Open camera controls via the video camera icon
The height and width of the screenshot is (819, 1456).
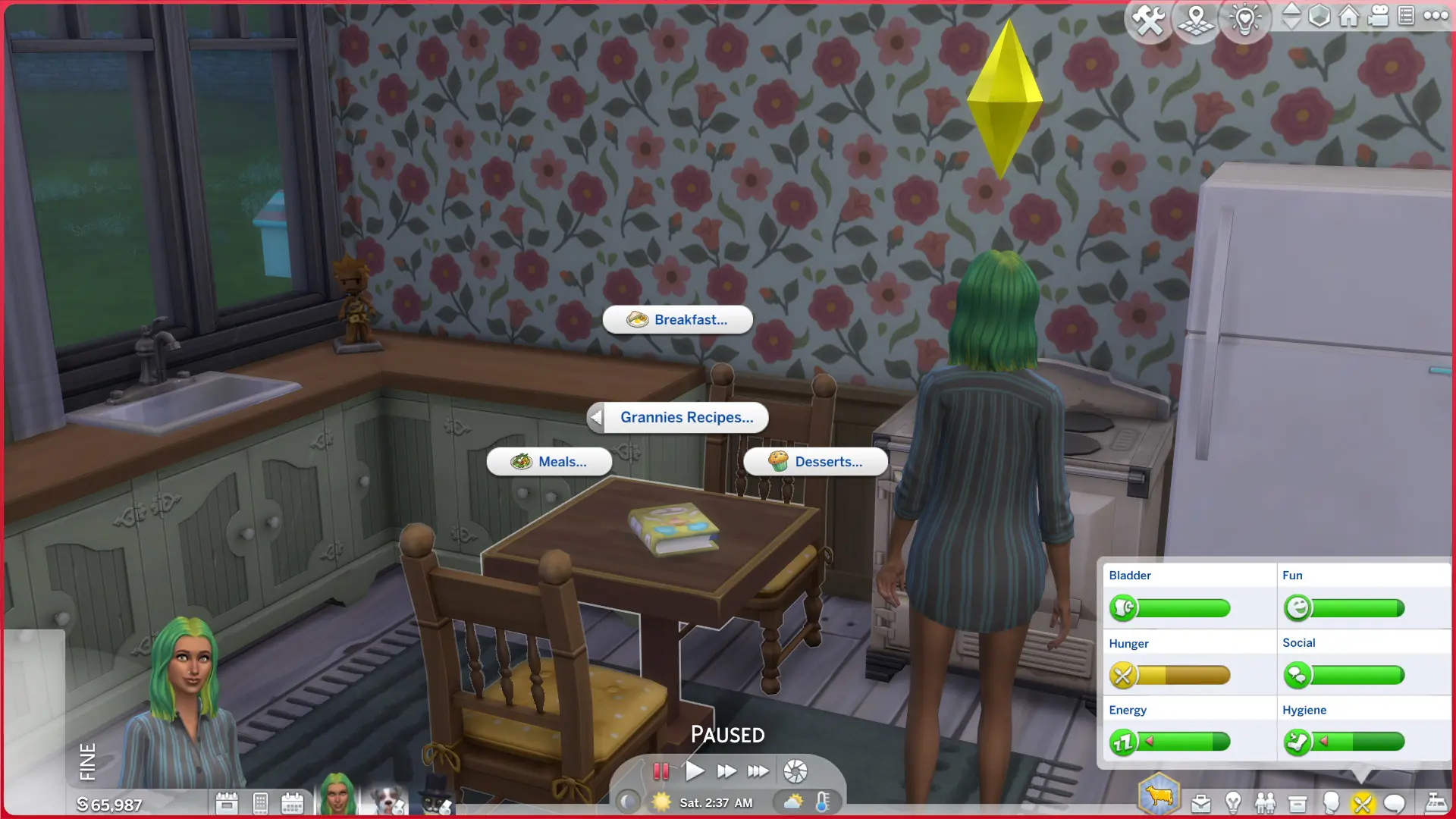click(1377, 15)
